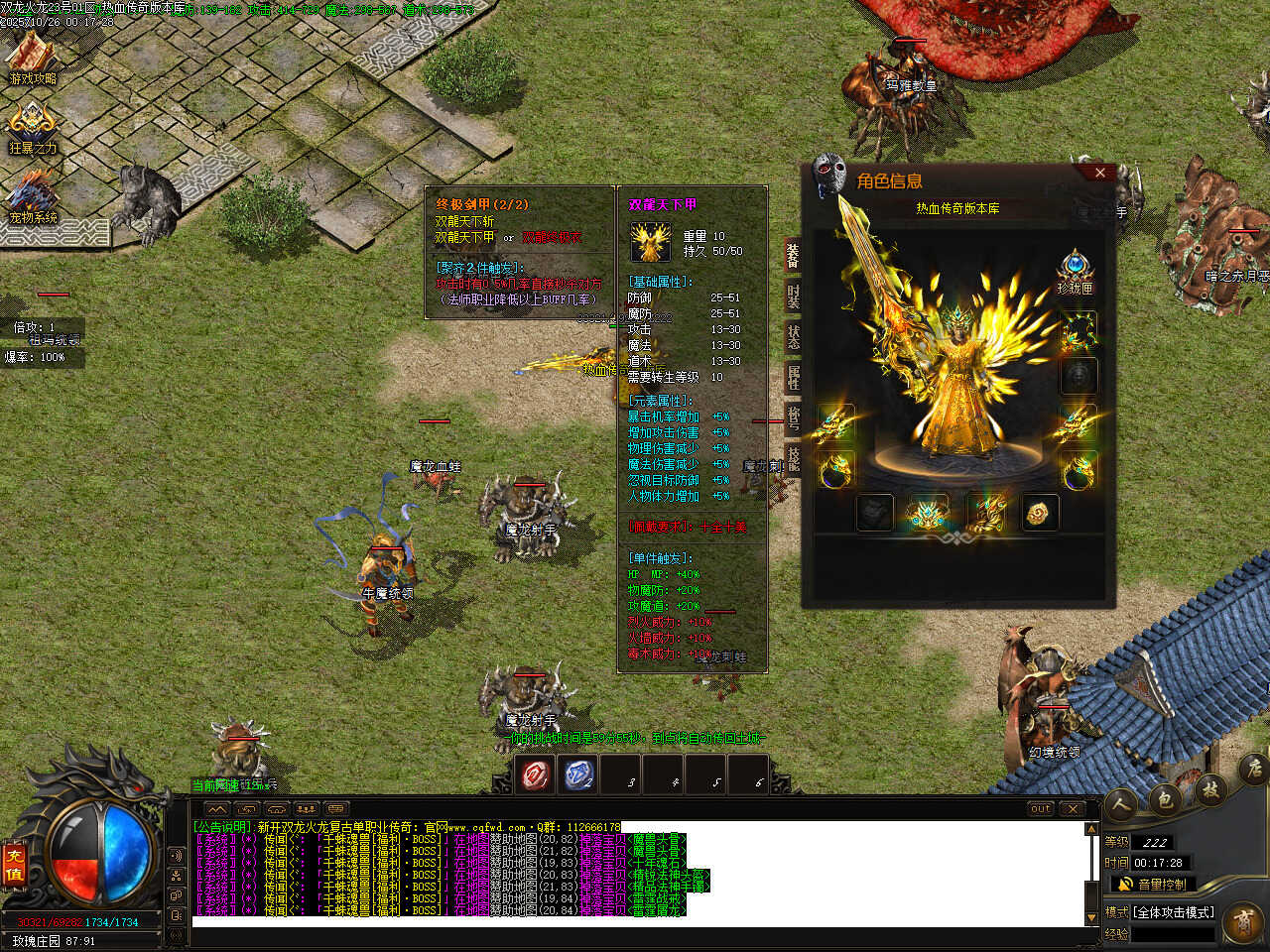Image resolution: width=1270 pixels, height=952 pixels.
Task: Use the red rune in hotbar slot 1
Action: pos(537,774)
